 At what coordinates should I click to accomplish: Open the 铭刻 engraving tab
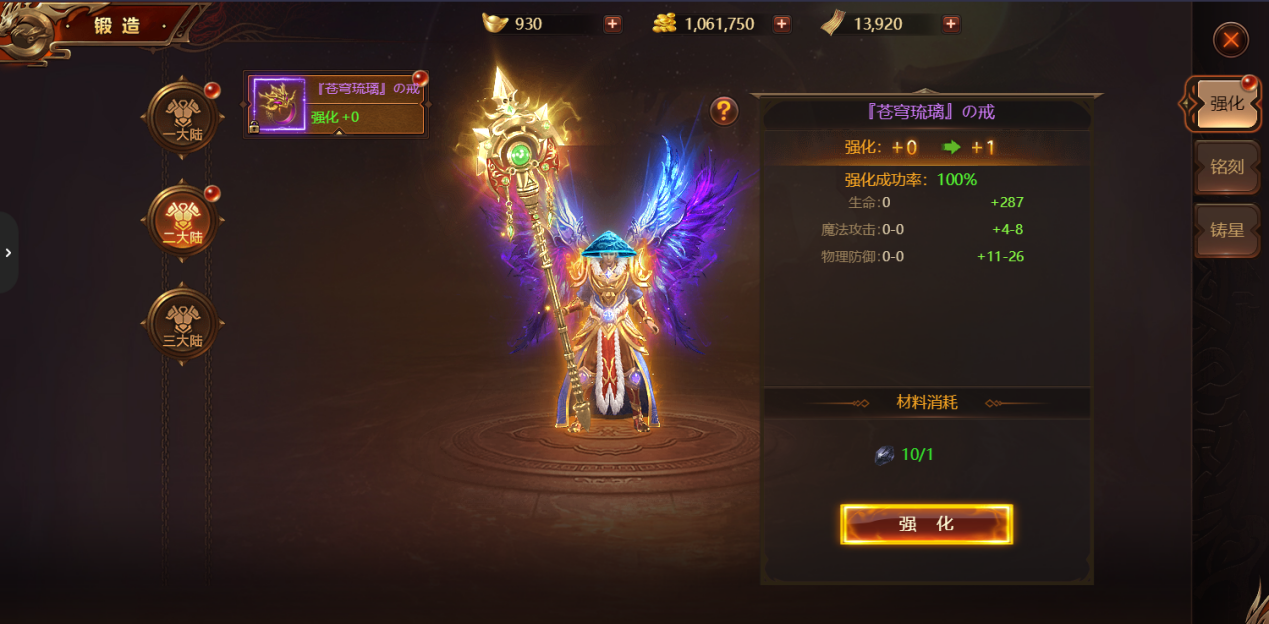coord(1227,167)
